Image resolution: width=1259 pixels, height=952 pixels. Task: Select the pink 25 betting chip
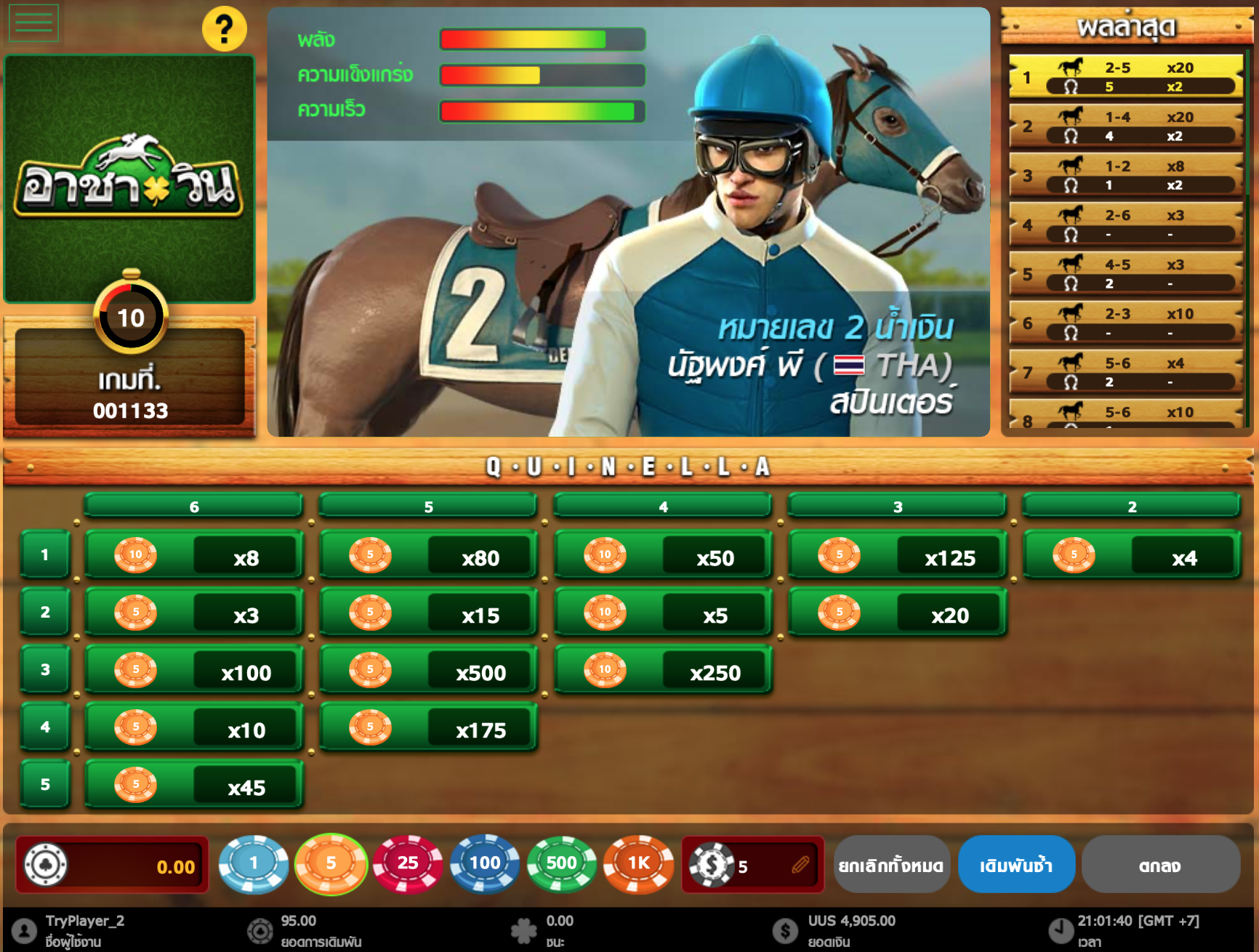coord(408,864)
